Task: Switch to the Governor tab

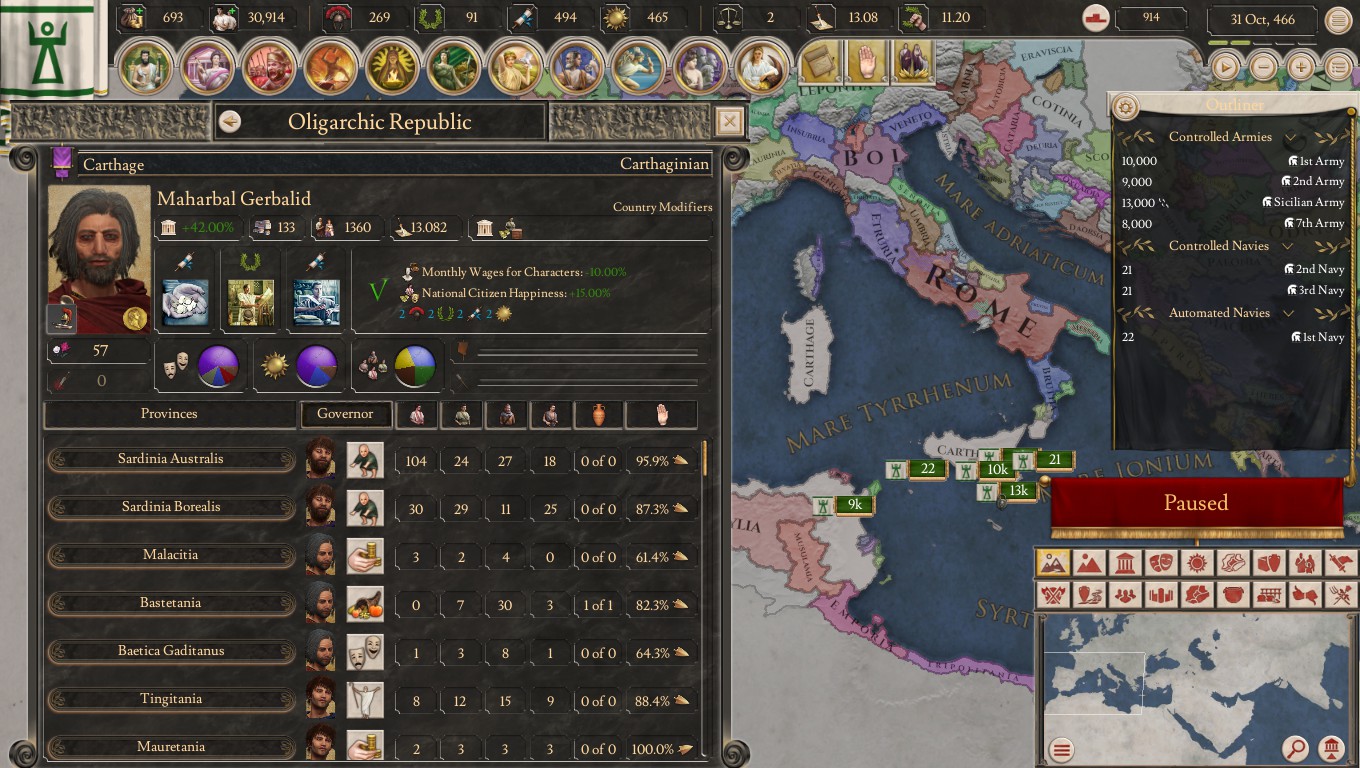Action: pos(346,413)
